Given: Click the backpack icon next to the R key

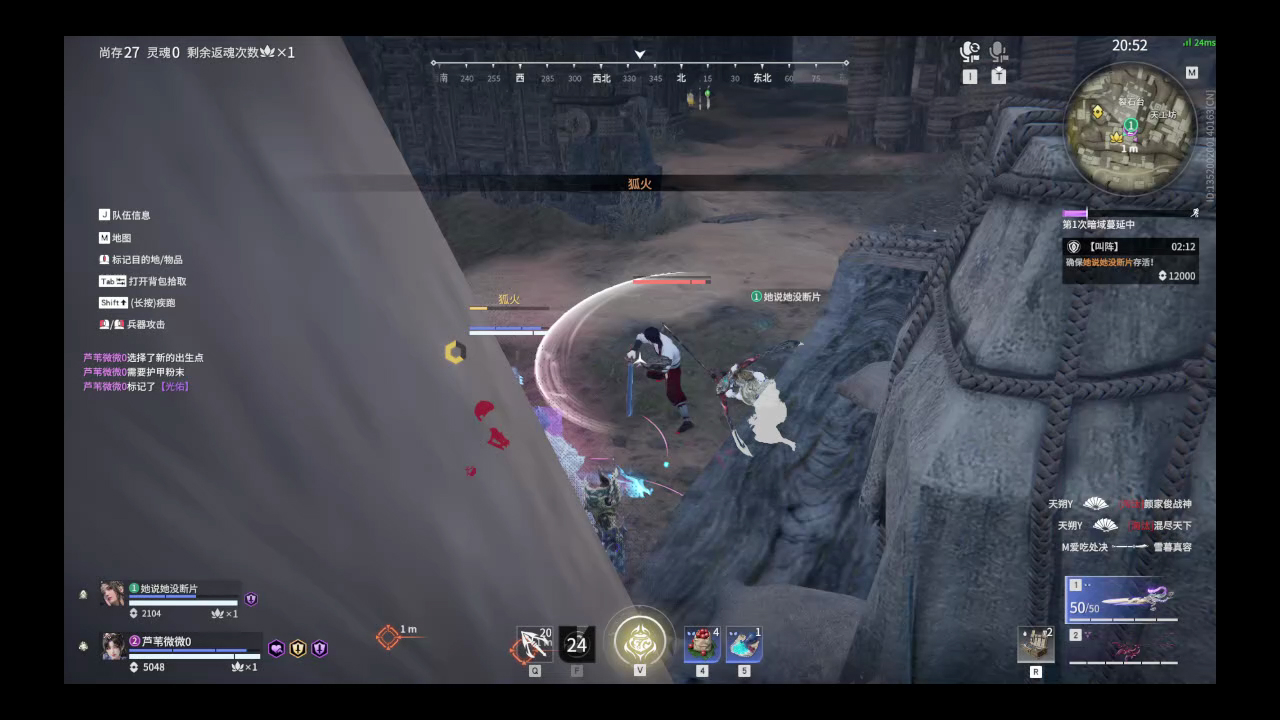Looking at the screenshot, I should (x=1035, y=643).
